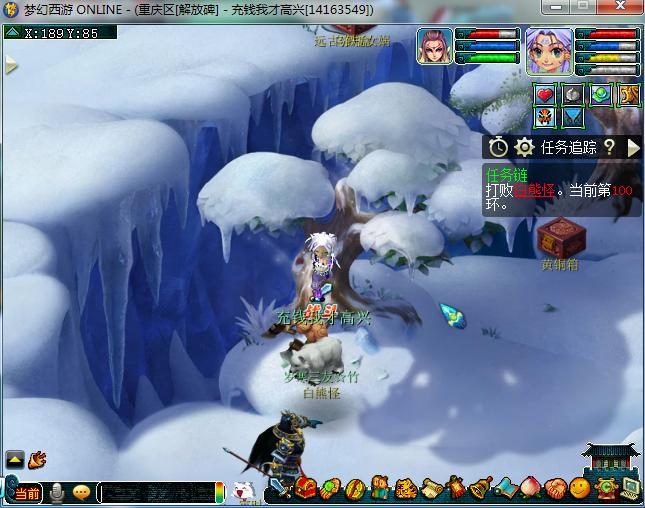Image resolution: width=645 pixels, height=508 pixels.
Task: Click the opera mask status icon
Action: [545, 118]
